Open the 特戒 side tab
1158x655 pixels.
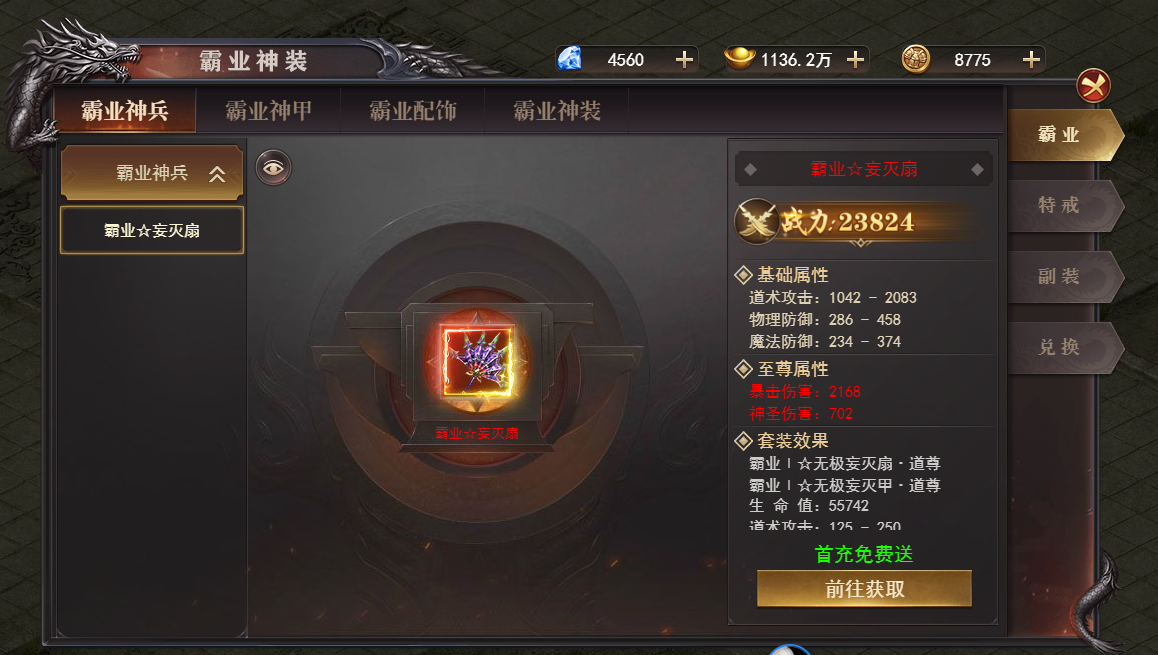[x=1060, y=206]
